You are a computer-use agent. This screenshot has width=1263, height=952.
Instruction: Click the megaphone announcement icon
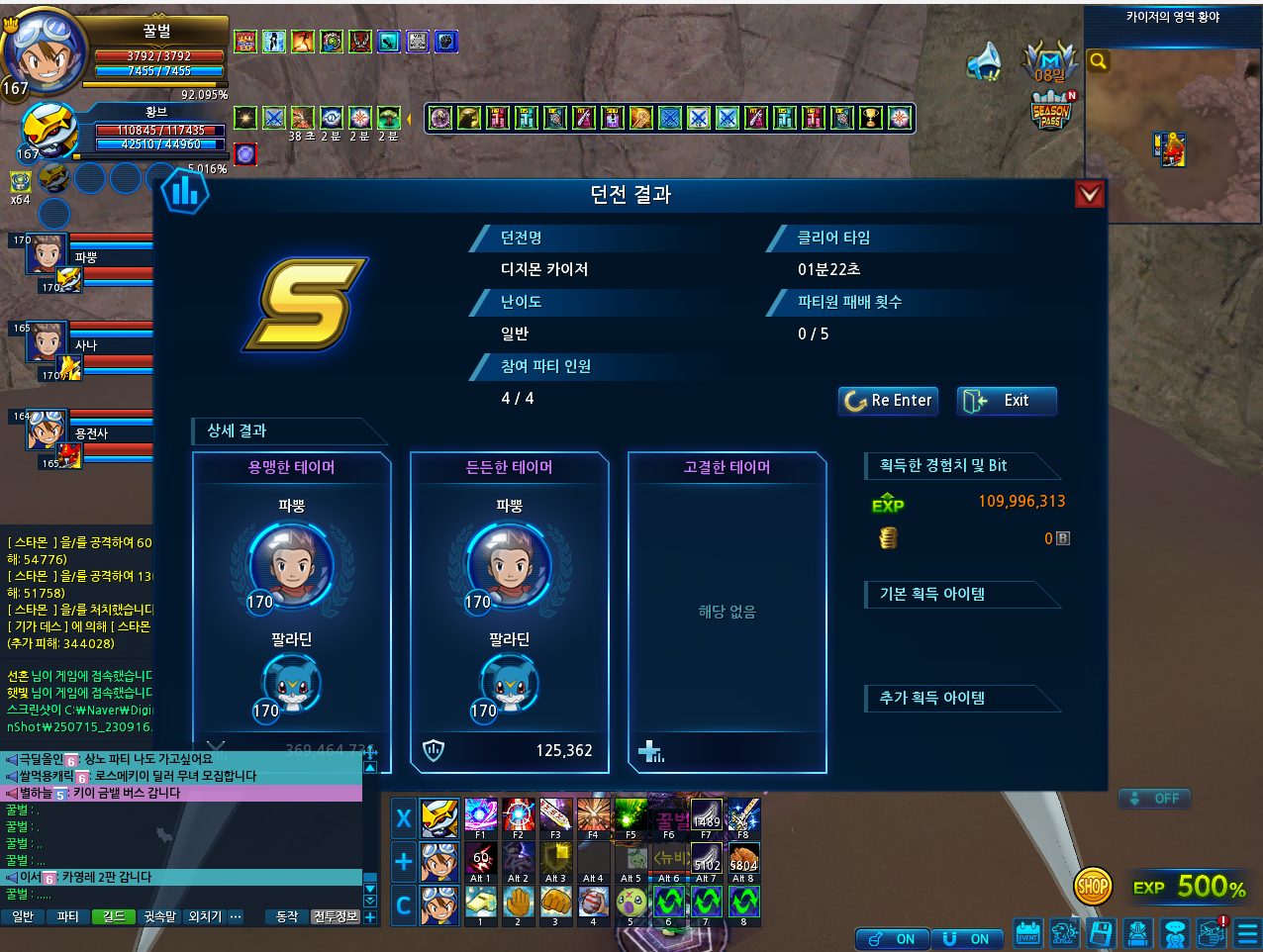pyautogui.click(x=984, y=61)
